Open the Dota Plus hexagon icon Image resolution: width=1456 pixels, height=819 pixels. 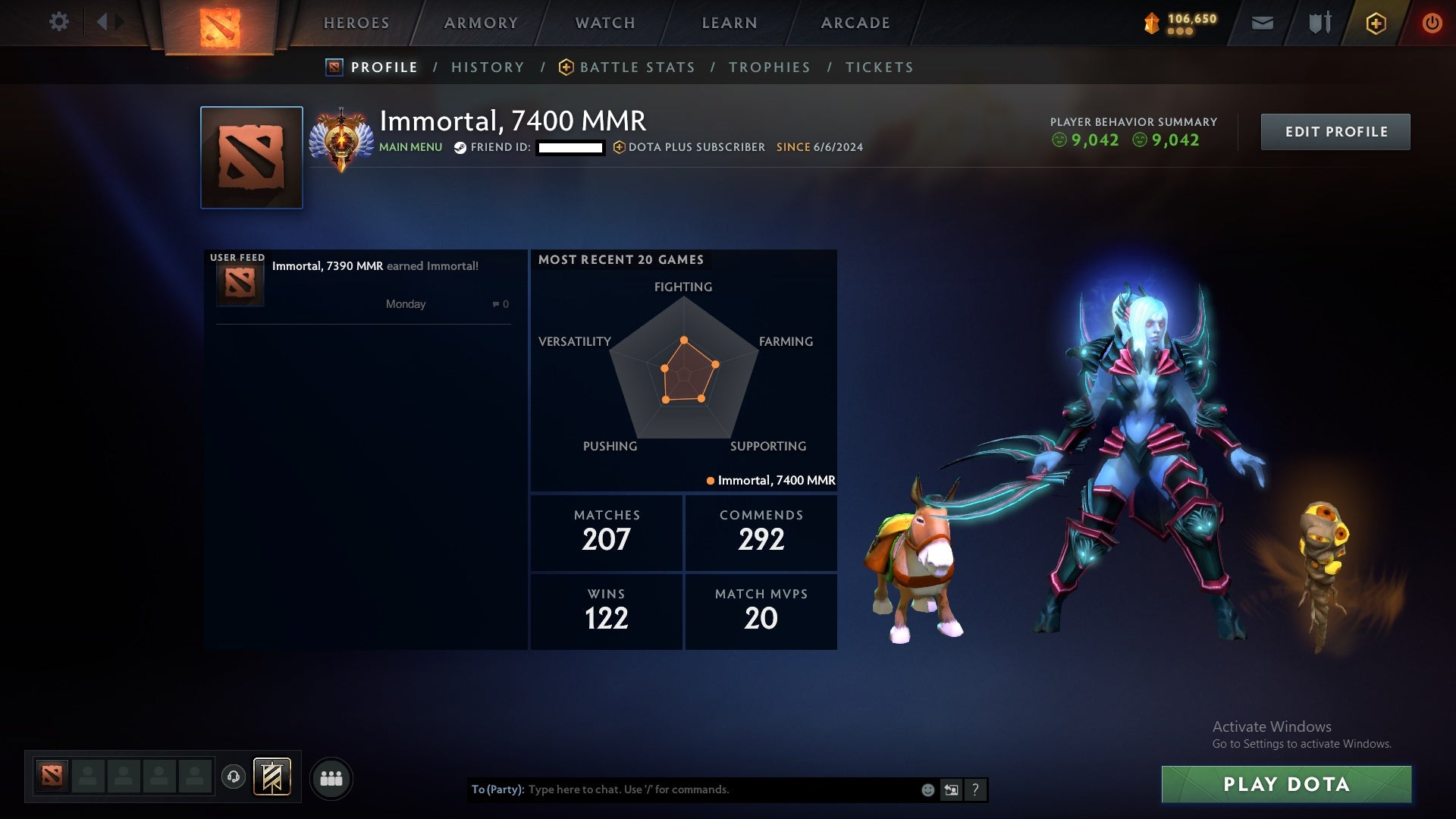1376,23
